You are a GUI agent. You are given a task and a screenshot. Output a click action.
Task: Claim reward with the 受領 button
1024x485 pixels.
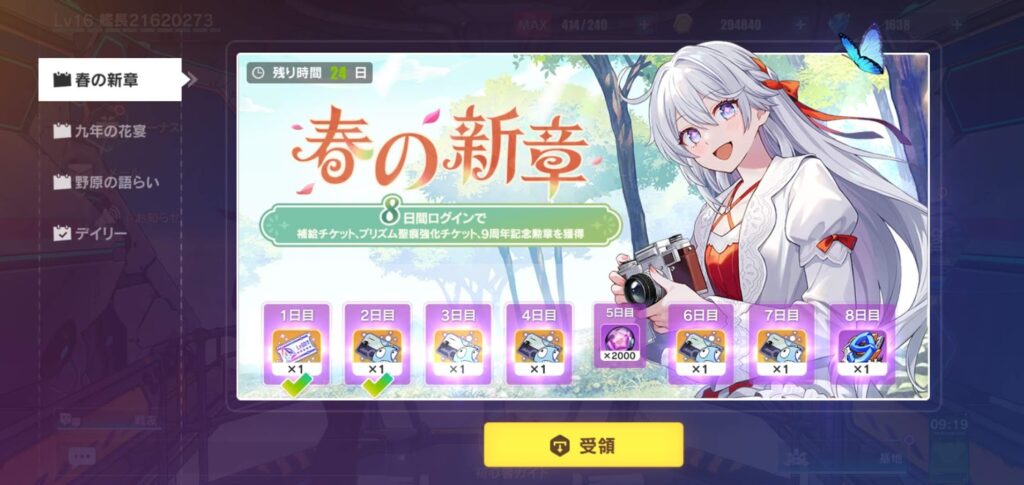pyautogui.click(x=583, y=445)
